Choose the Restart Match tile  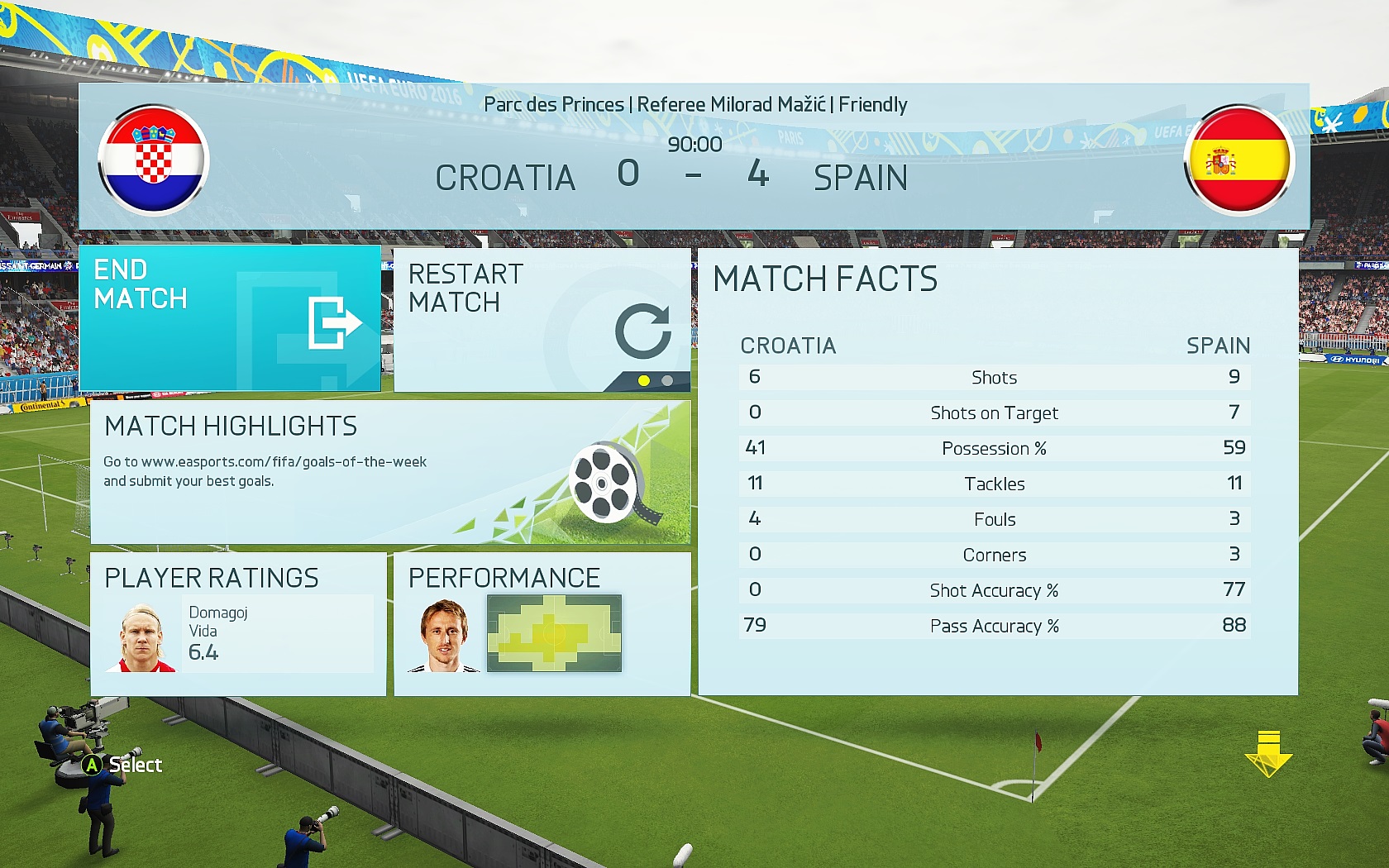tap(542, 318)
